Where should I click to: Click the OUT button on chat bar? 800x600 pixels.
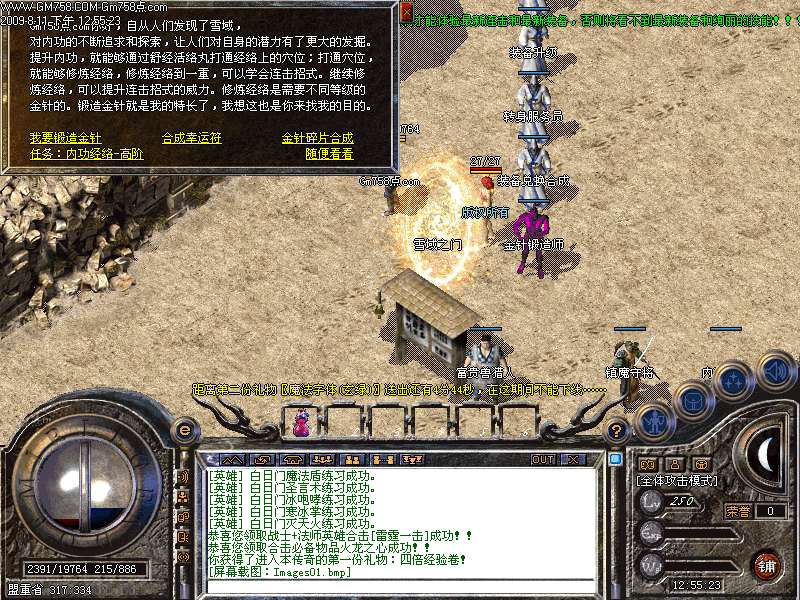point(543,459)
